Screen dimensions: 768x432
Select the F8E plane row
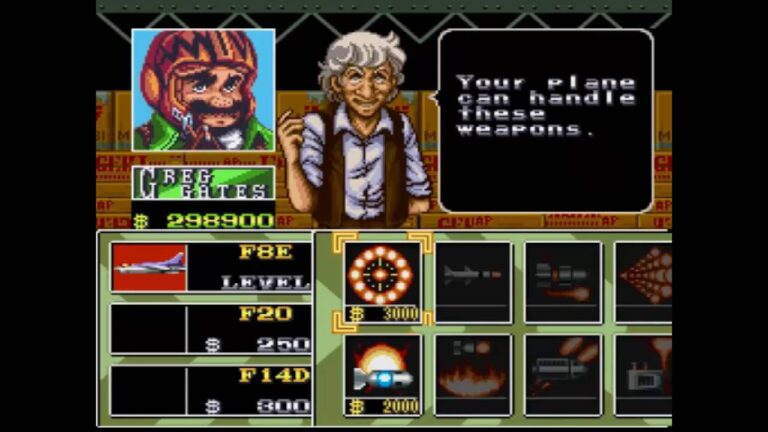(210, 268)
